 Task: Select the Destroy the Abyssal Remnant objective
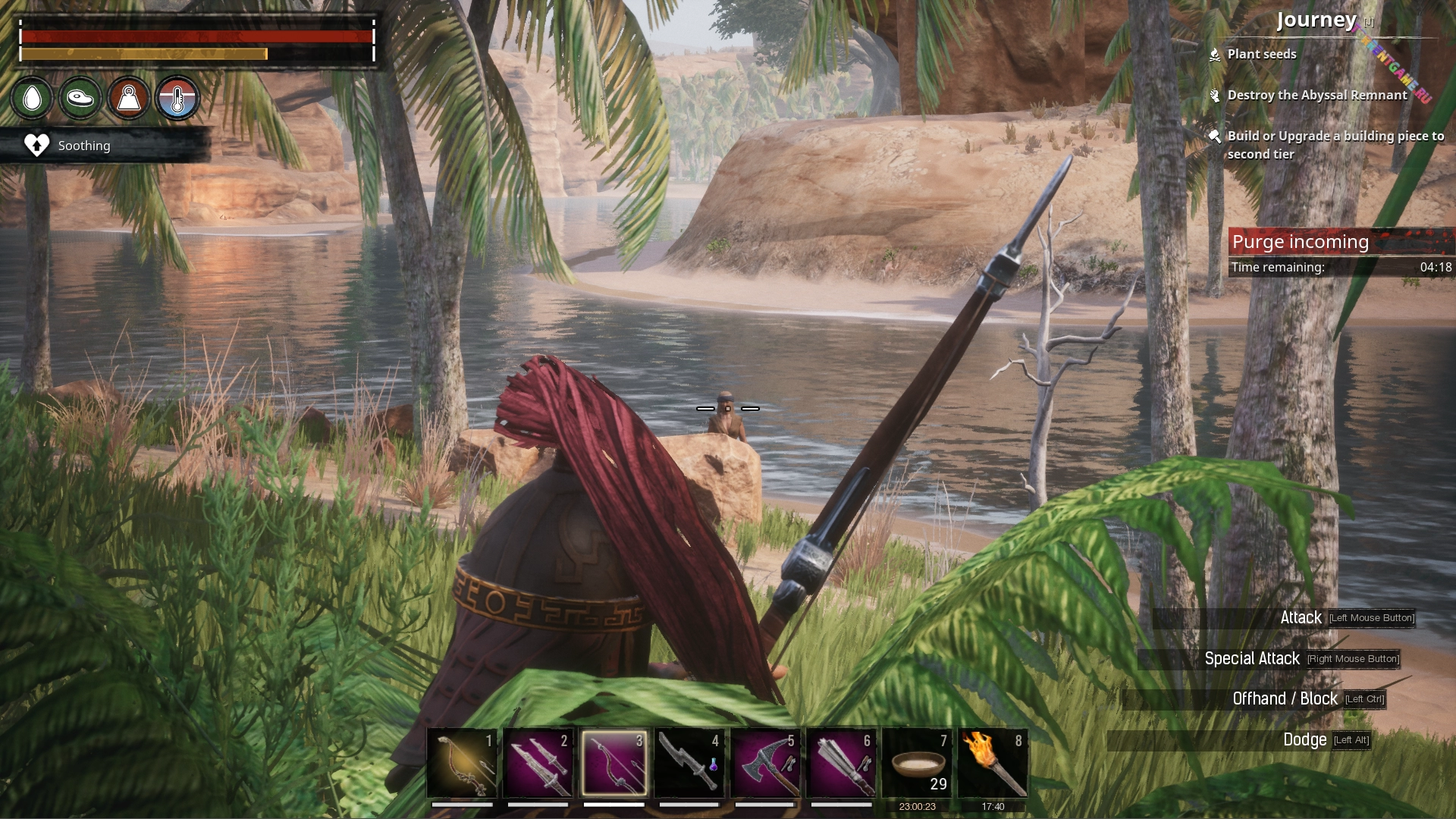(1316, 96)
